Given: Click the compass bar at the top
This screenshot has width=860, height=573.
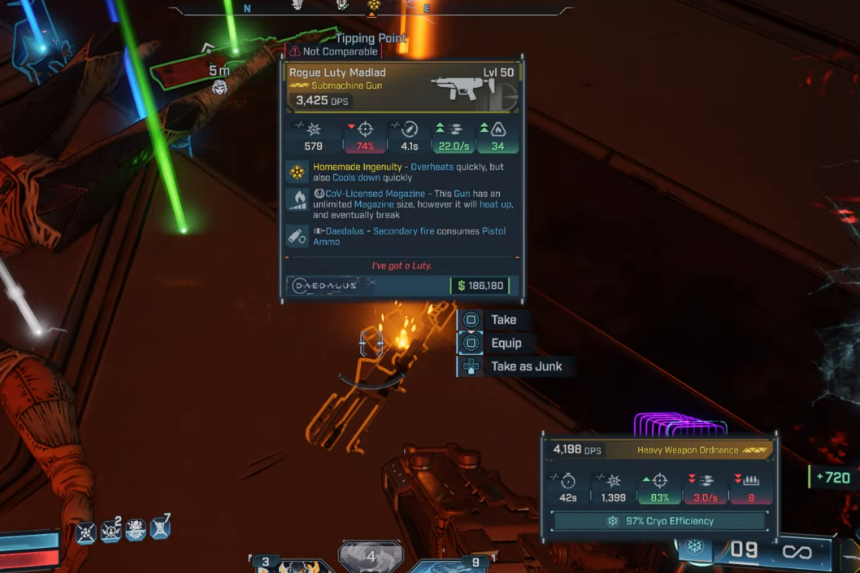Looking at the screenshot, I should click(372, 8).
